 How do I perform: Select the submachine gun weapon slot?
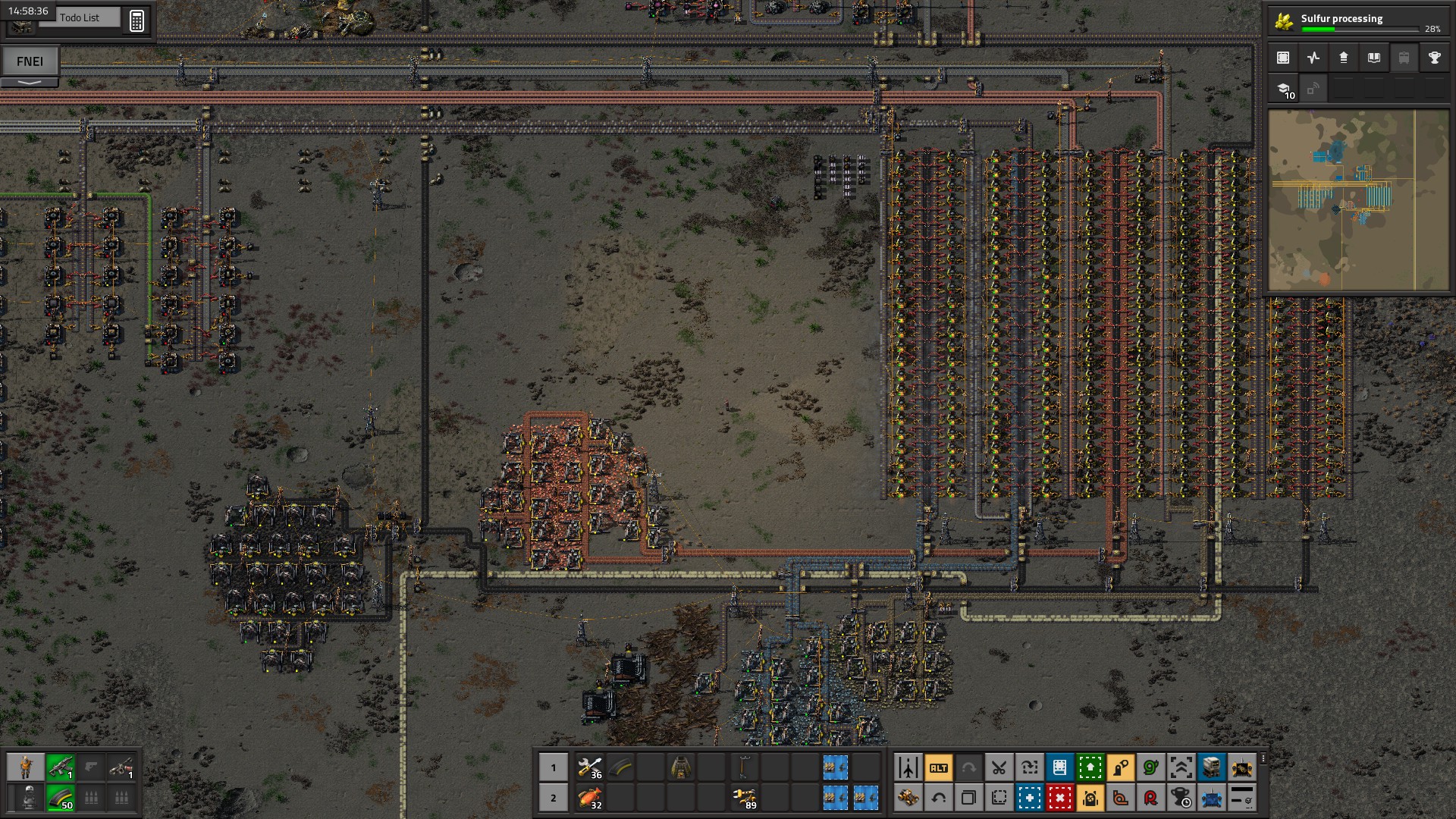[60, 767]
